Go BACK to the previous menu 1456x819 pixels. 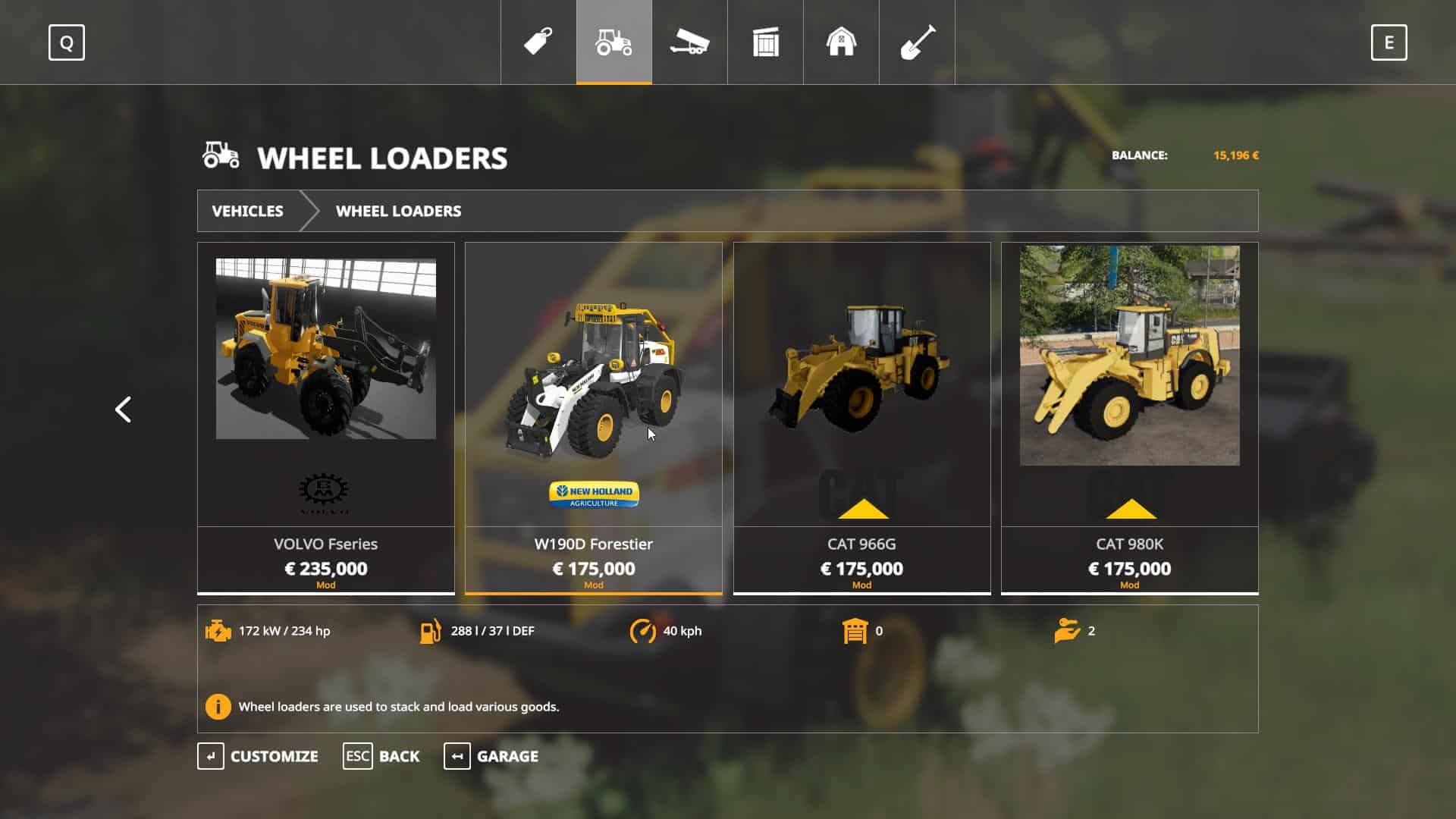pyautogui.click(x=381, y=756)
